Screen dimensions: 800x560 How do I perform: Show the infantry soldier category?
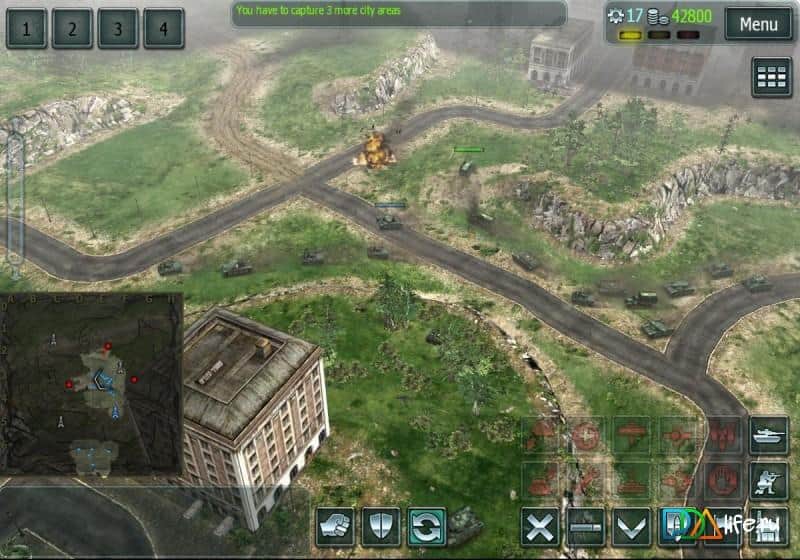tap(769, 480)
